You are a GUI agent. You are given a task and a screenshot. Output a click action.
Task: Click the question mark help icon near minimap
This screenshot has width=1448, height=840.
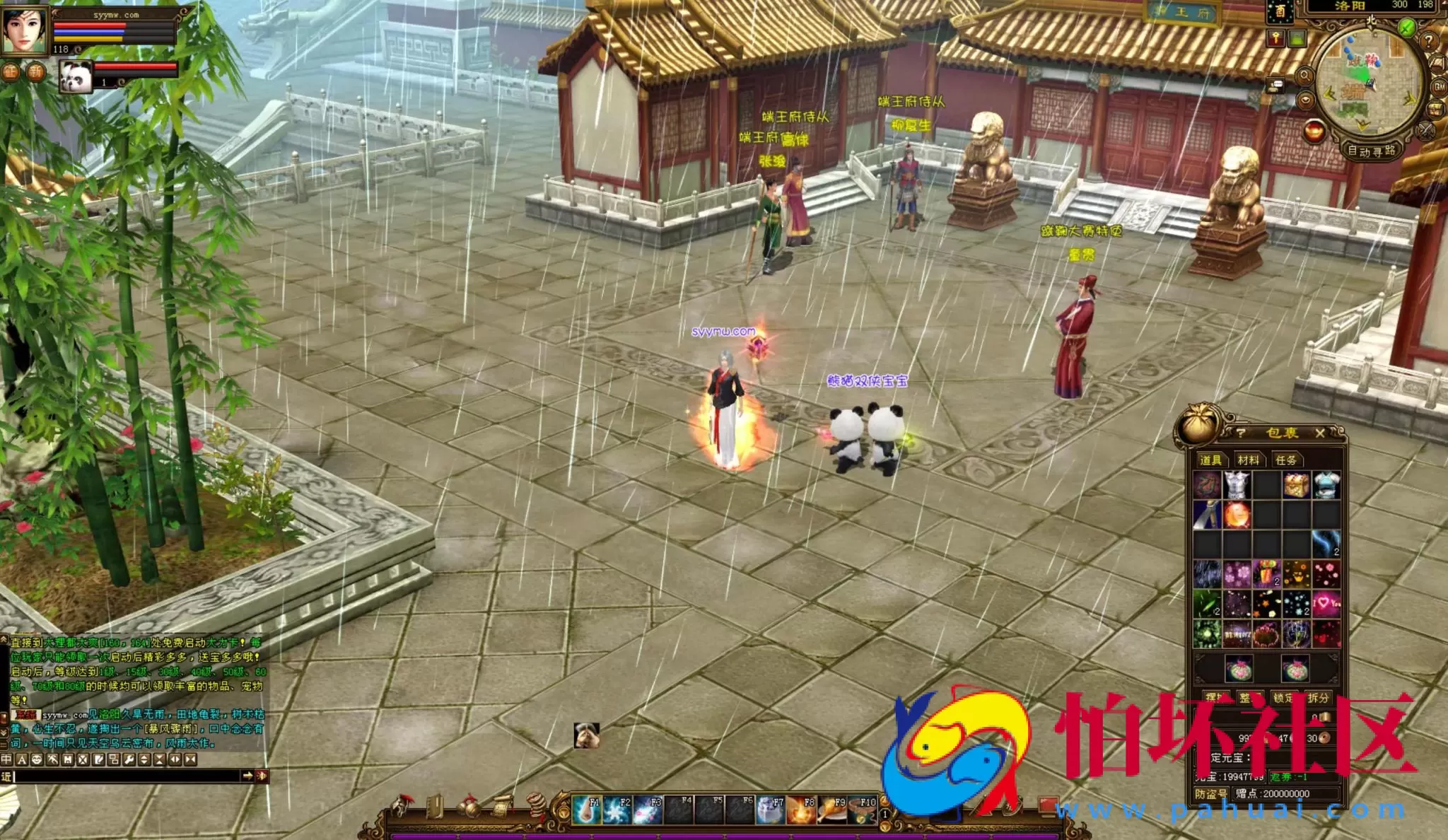(x=1430, y=42)
